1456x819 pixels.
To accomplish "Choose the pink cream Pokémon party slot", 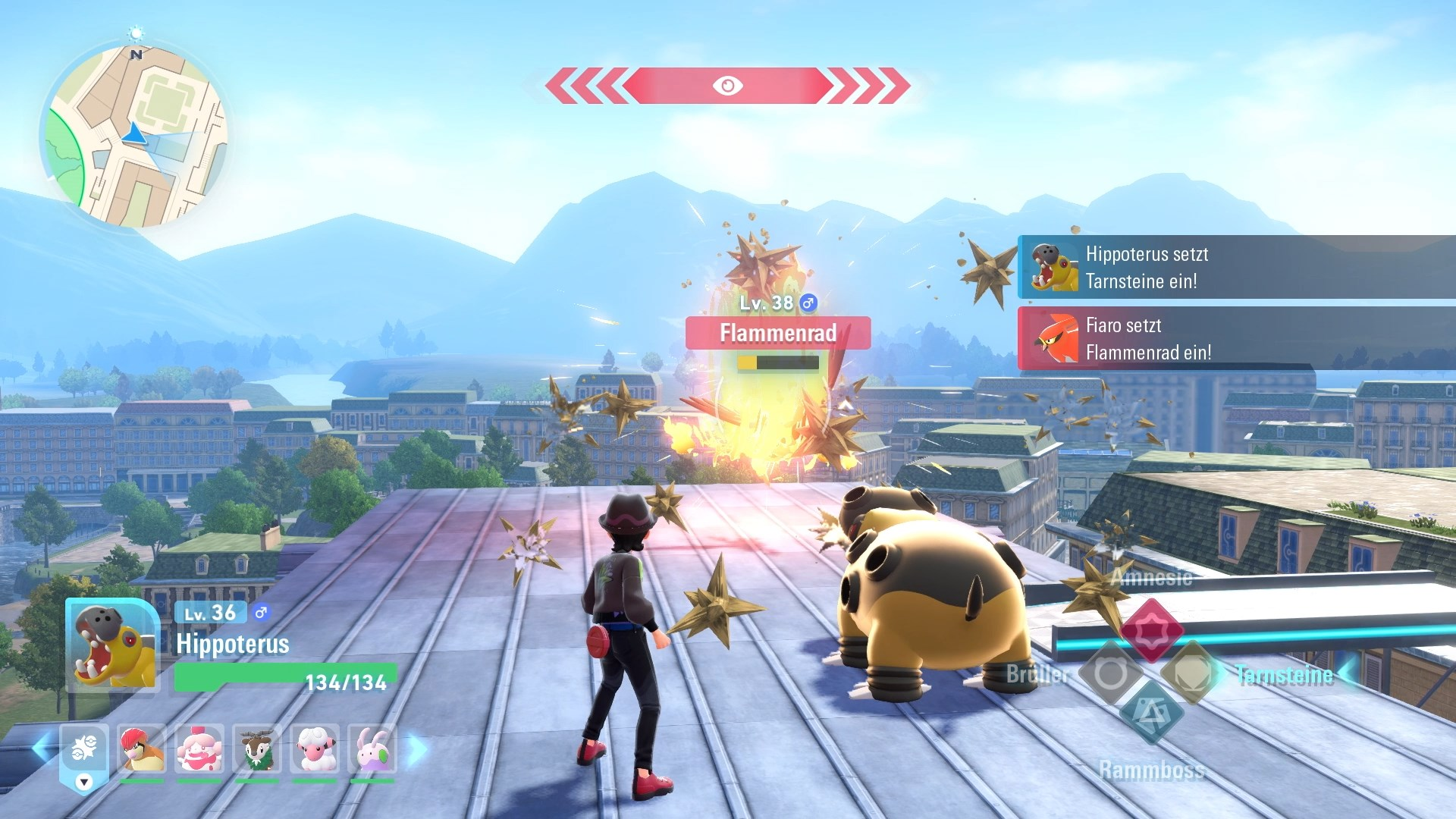I will [199, 749].
